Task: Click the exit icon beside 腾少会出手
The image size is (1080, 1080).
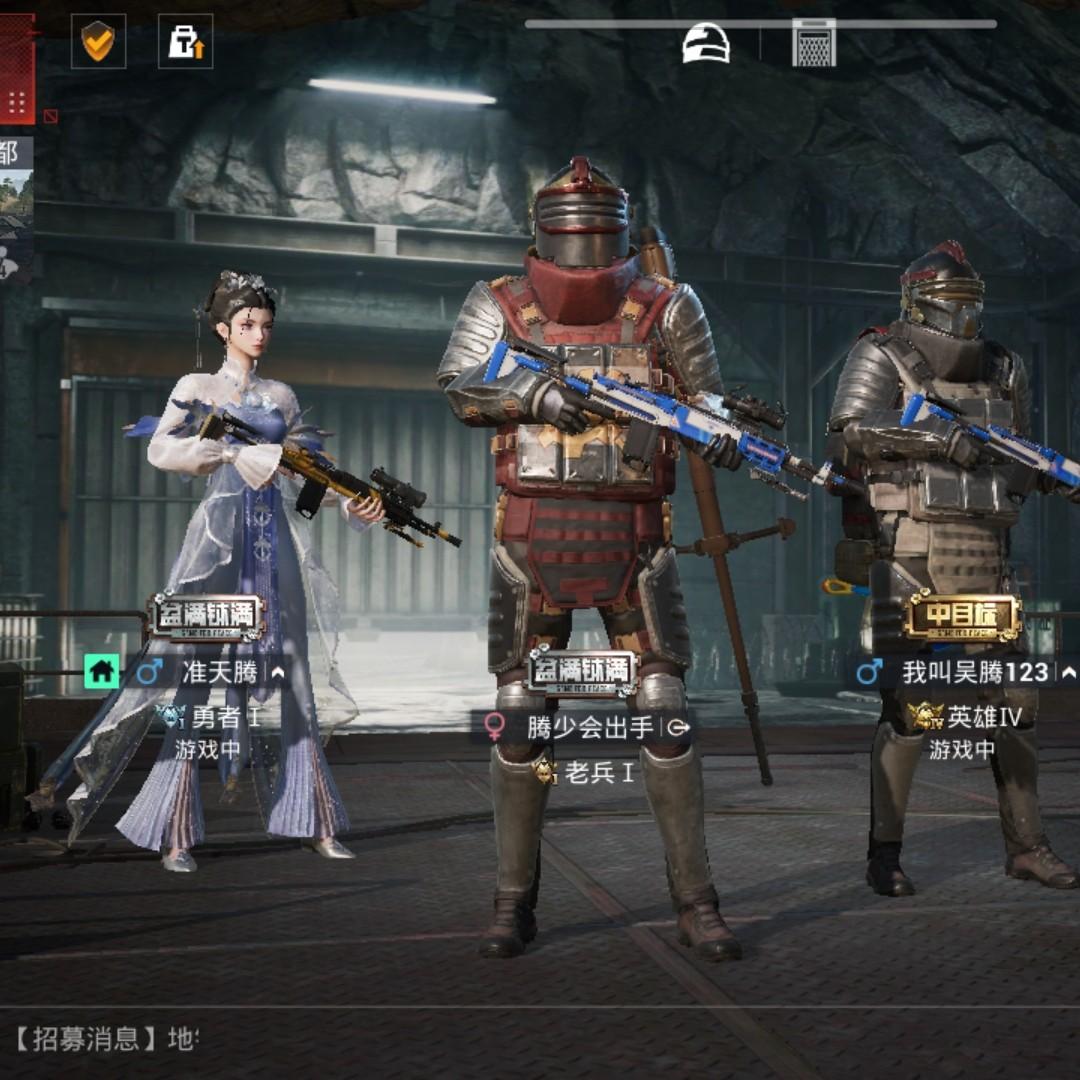Action: click(677, 727)
